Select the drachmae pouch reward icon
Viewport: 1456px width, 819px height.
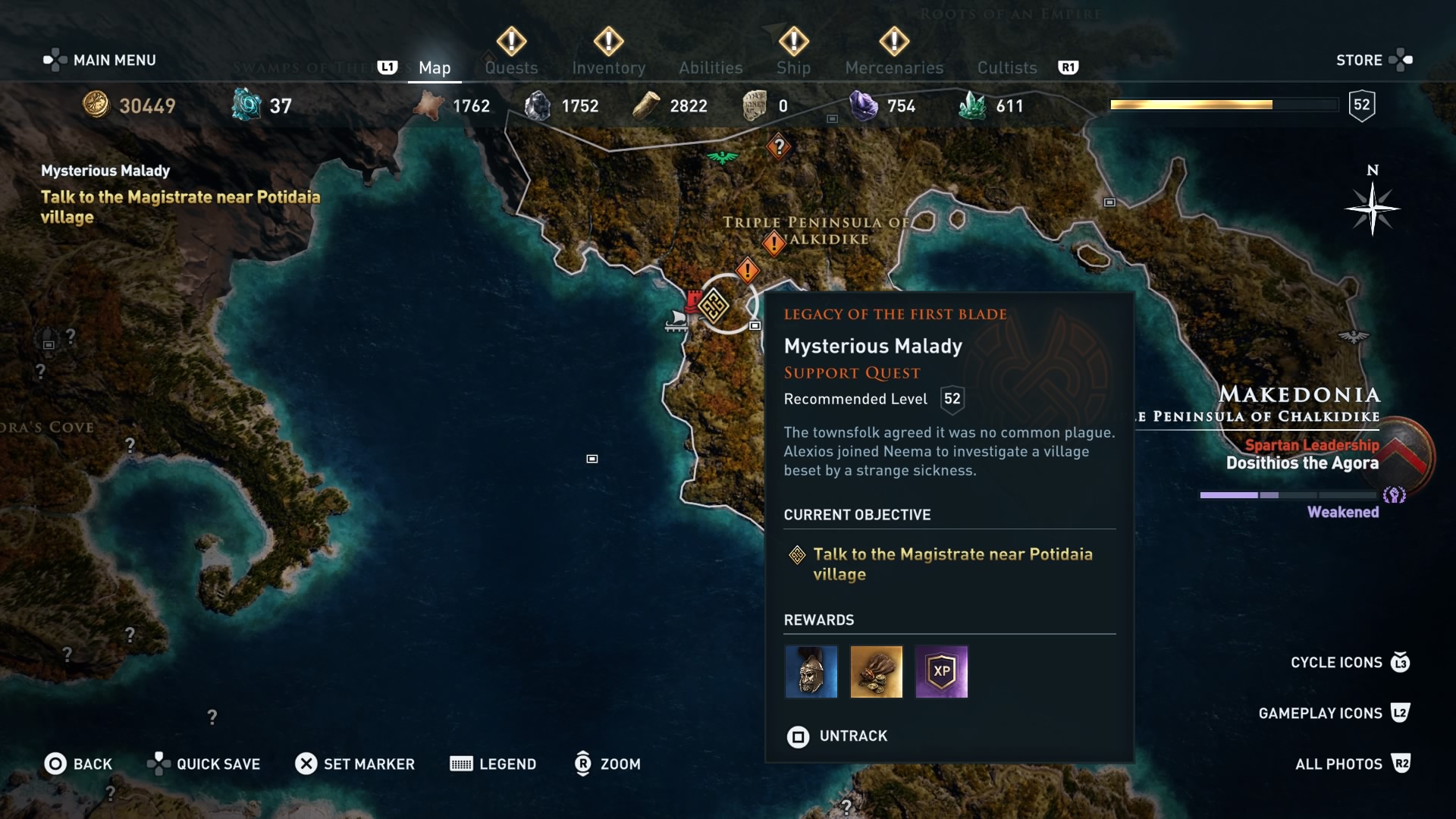pyautogui.click(x=876, y=672)
